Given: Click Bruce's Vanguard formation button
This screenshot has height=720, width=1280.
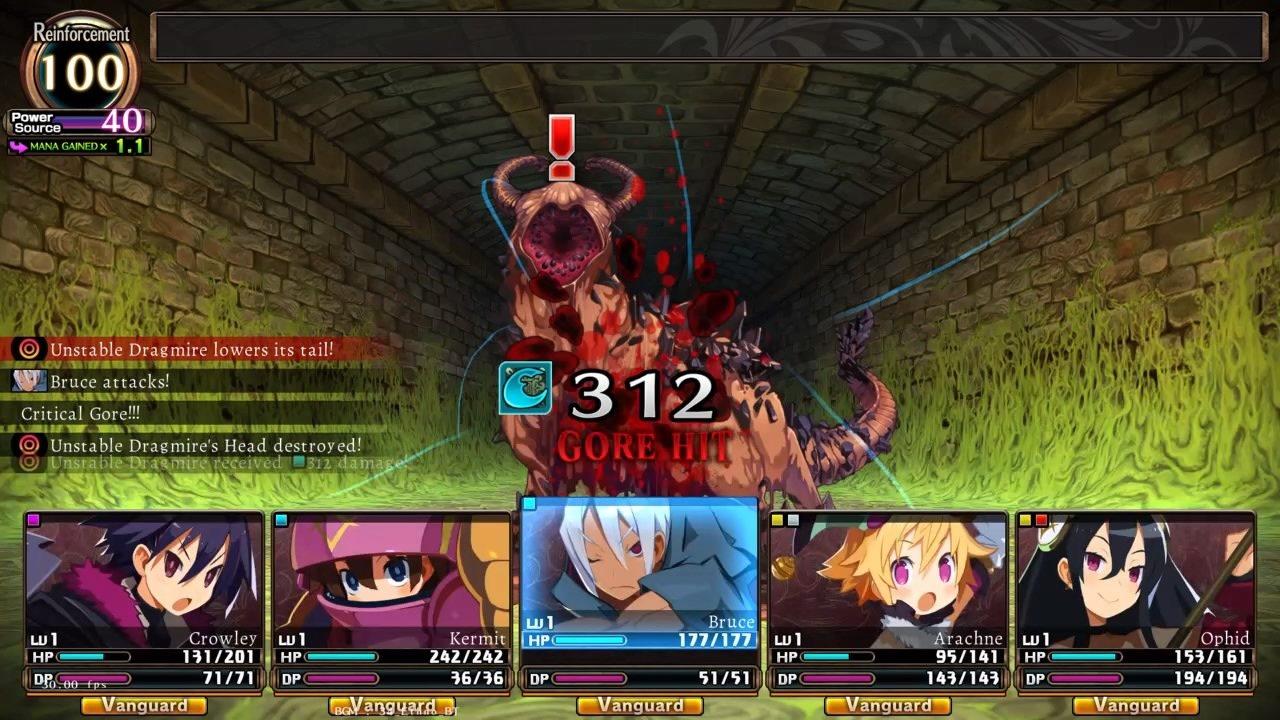Looking at the screenshot, I should (x=639, y=705).
